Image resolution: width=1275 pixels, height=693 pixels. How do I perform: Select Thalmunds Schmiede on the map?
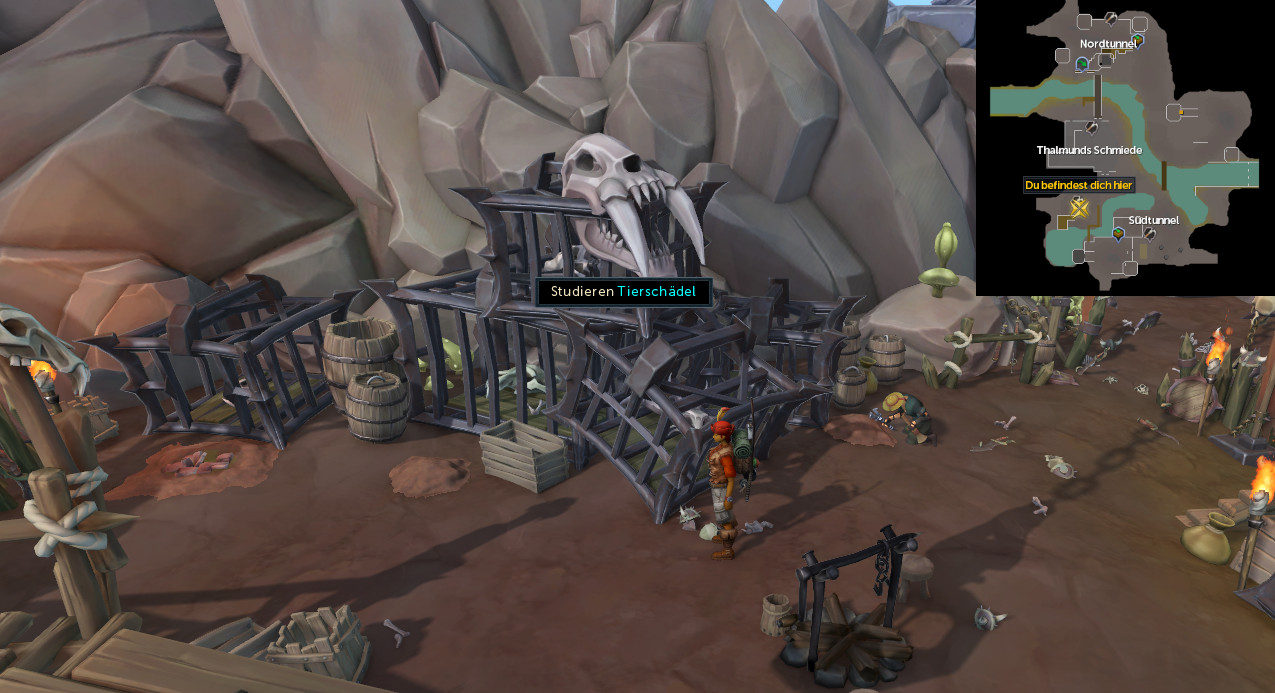coord(1089,150)
